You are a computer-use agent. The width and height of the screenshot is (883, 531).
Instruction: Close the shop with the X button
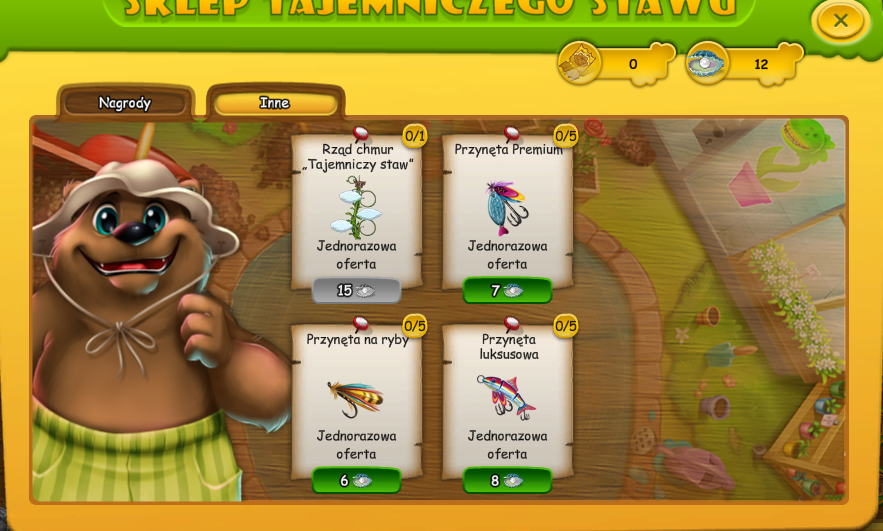tap(840, 20)
